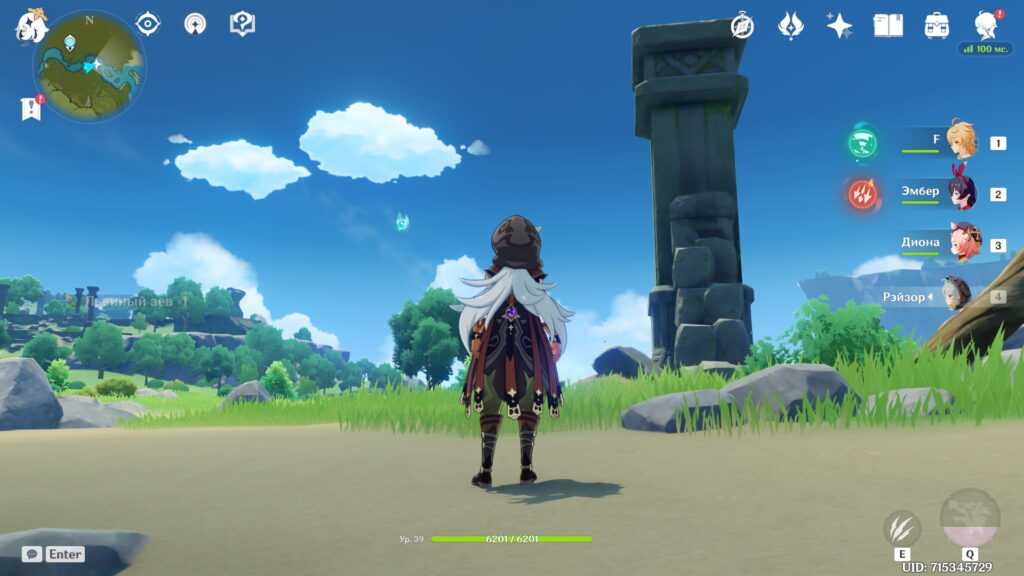
Task: Switch to Диона in the party
Action: (963, 243)
